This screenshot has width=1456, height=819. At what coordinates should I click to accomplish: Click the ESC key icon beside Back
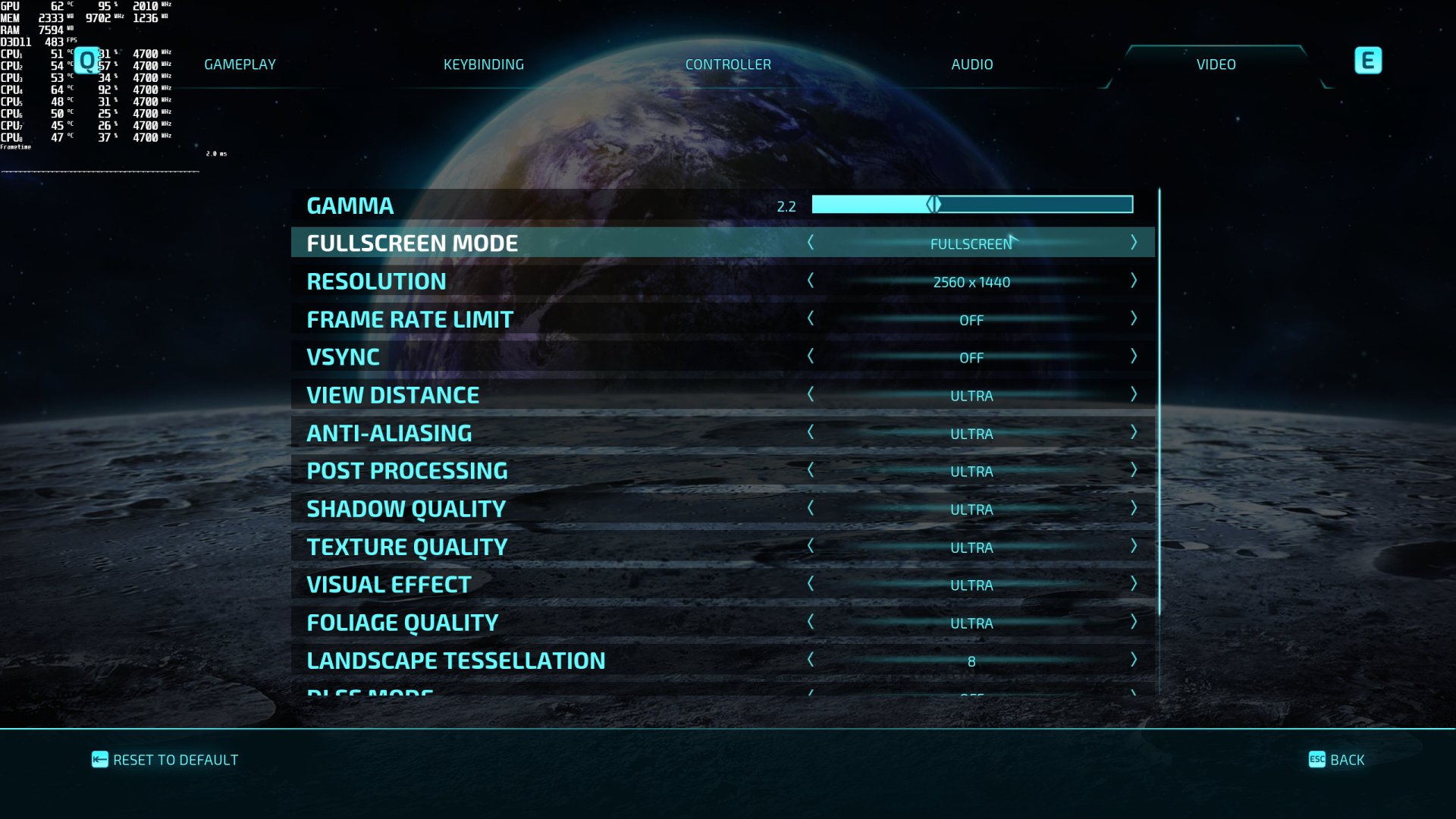pyautogui.click(x=1316, y=759)
